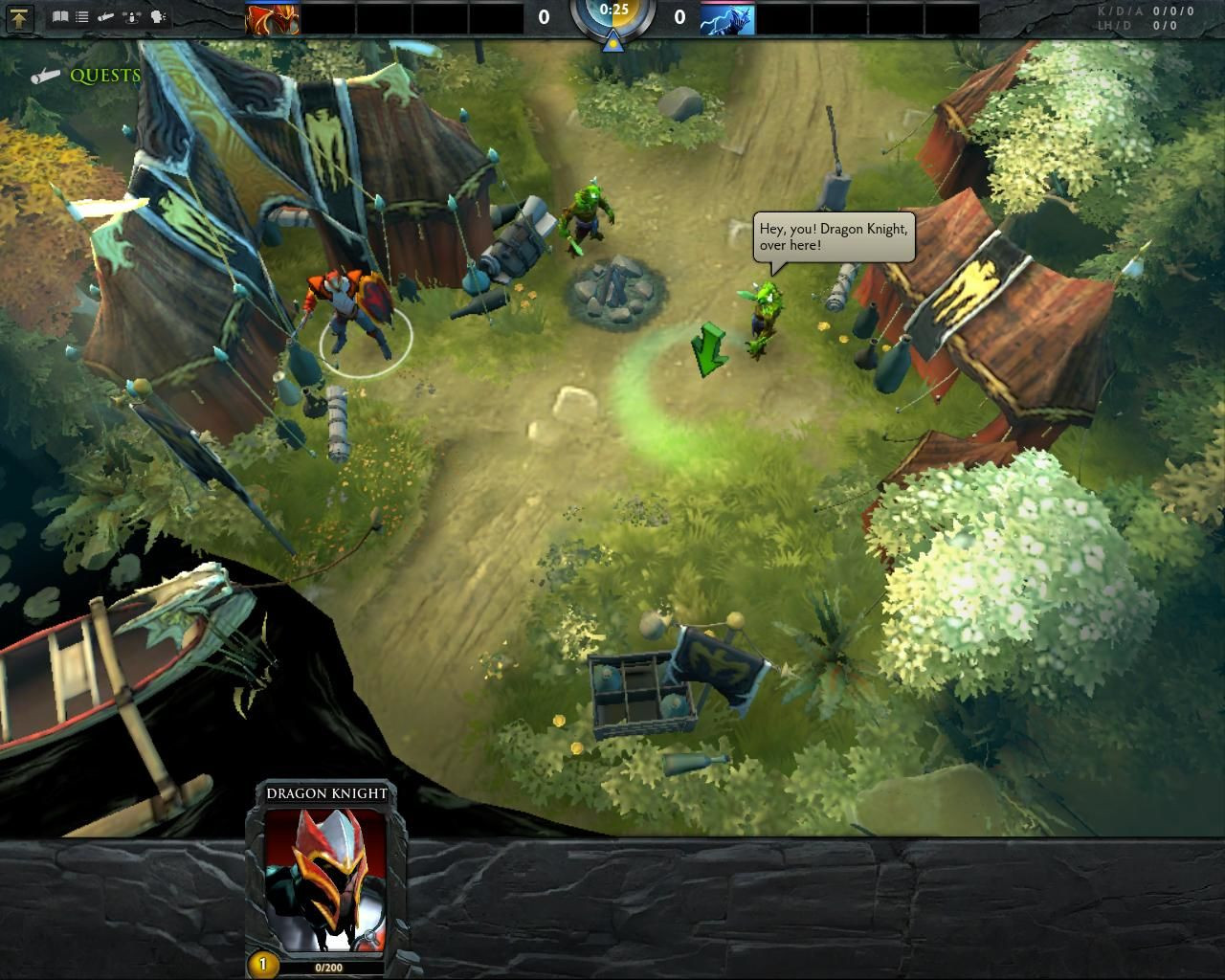Open the player info icon
Image resolution: width=1225 pixels, height=980 pixels.
tap(133, 17)
